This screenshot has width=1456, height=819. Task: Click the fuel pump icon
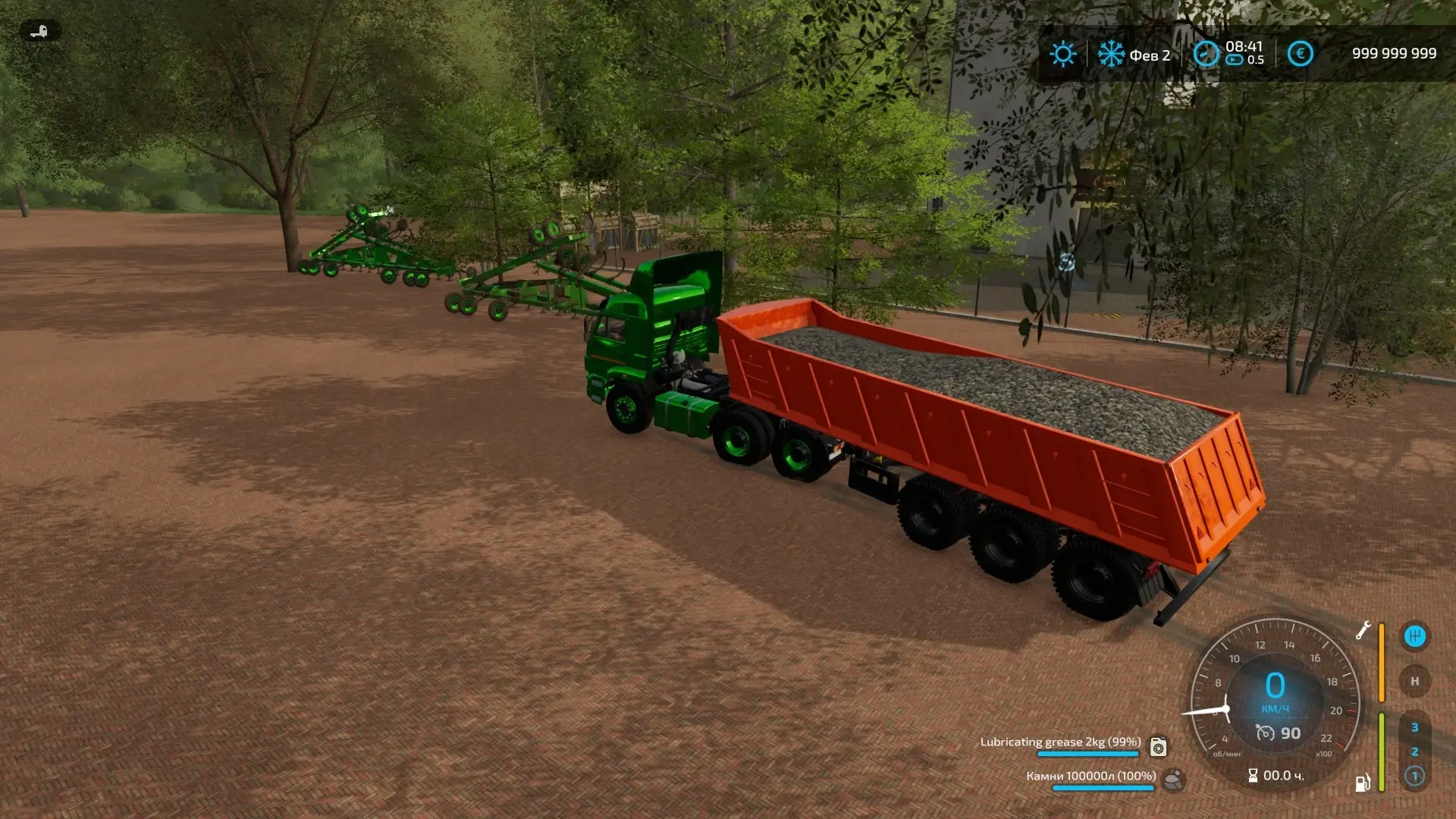[x=1363, y=783]
